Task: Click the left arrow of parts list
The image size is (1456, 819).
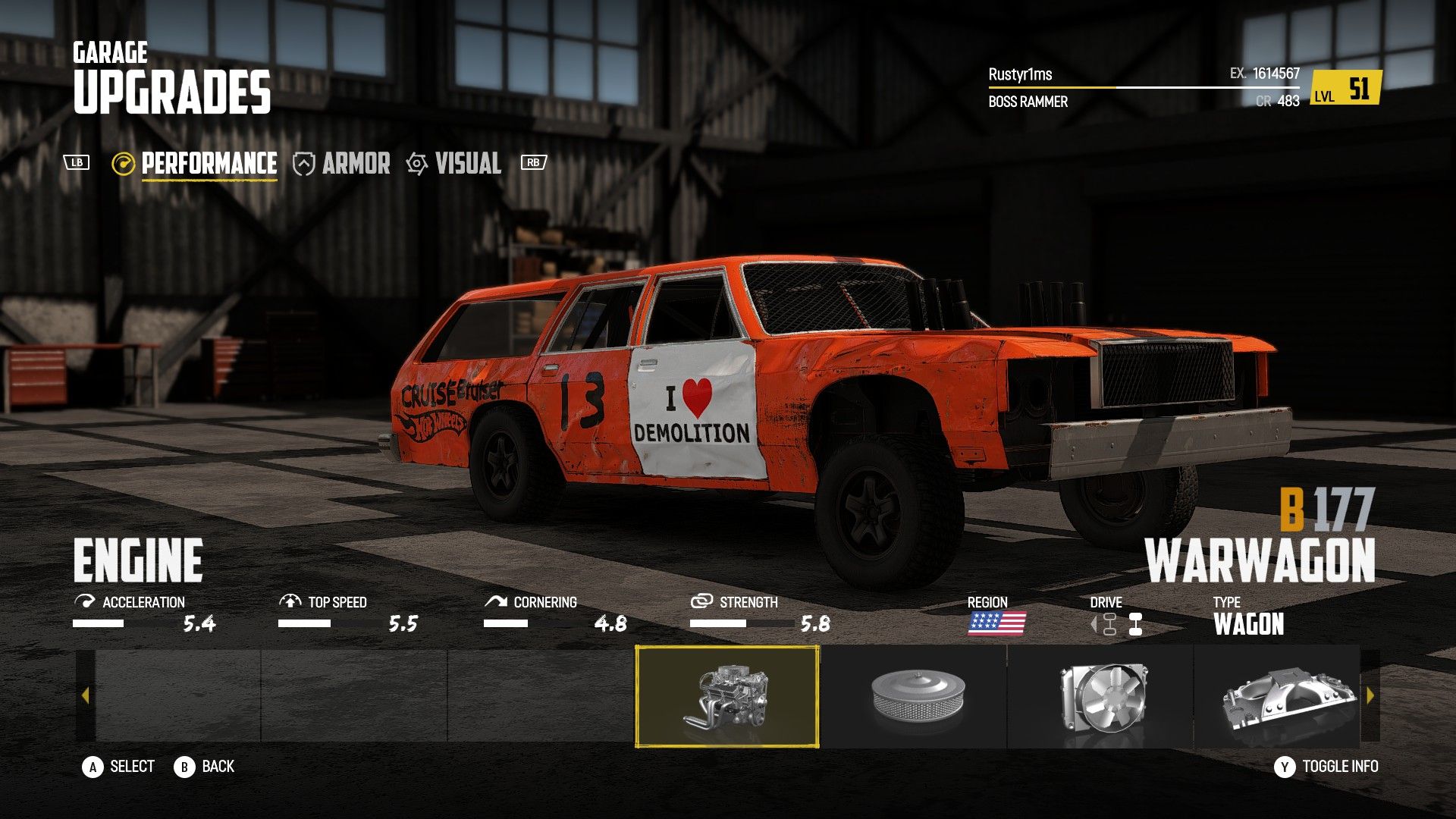Action: click(85, 695)
